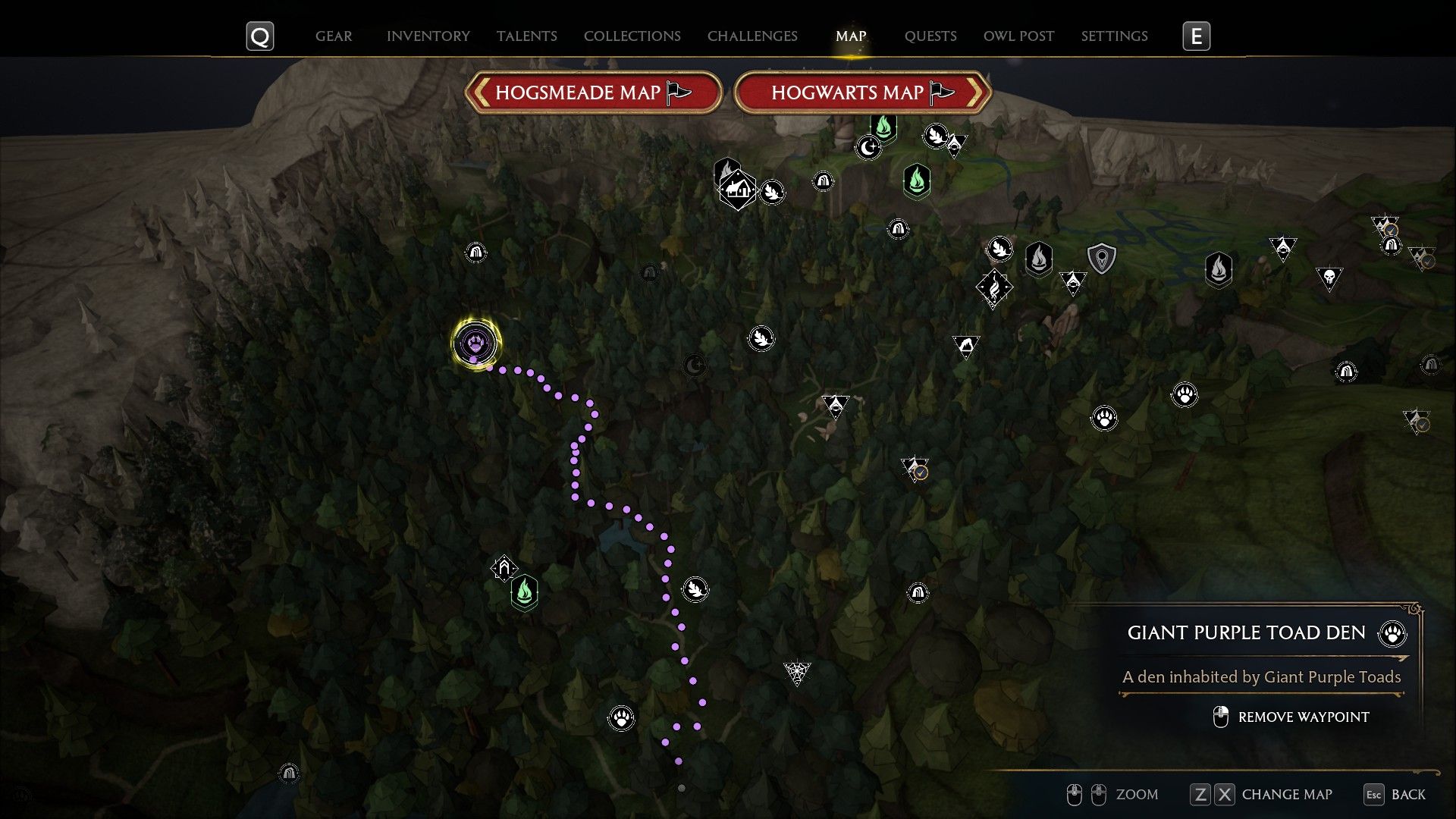Open the Gear tab

(x=334, y=36)
